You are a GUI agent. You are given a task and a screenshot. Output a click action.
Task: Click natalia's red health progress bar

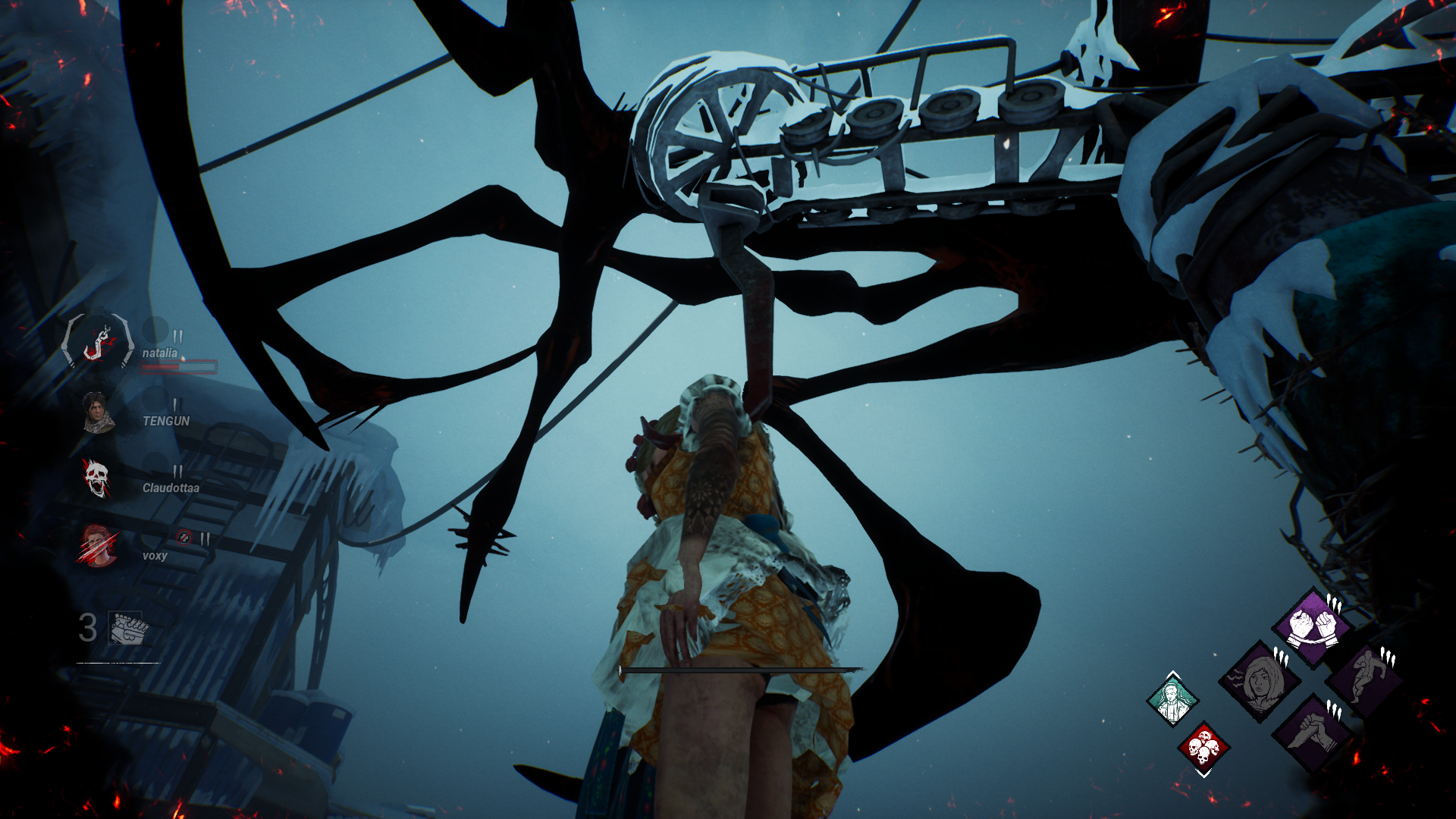[179, 367]
